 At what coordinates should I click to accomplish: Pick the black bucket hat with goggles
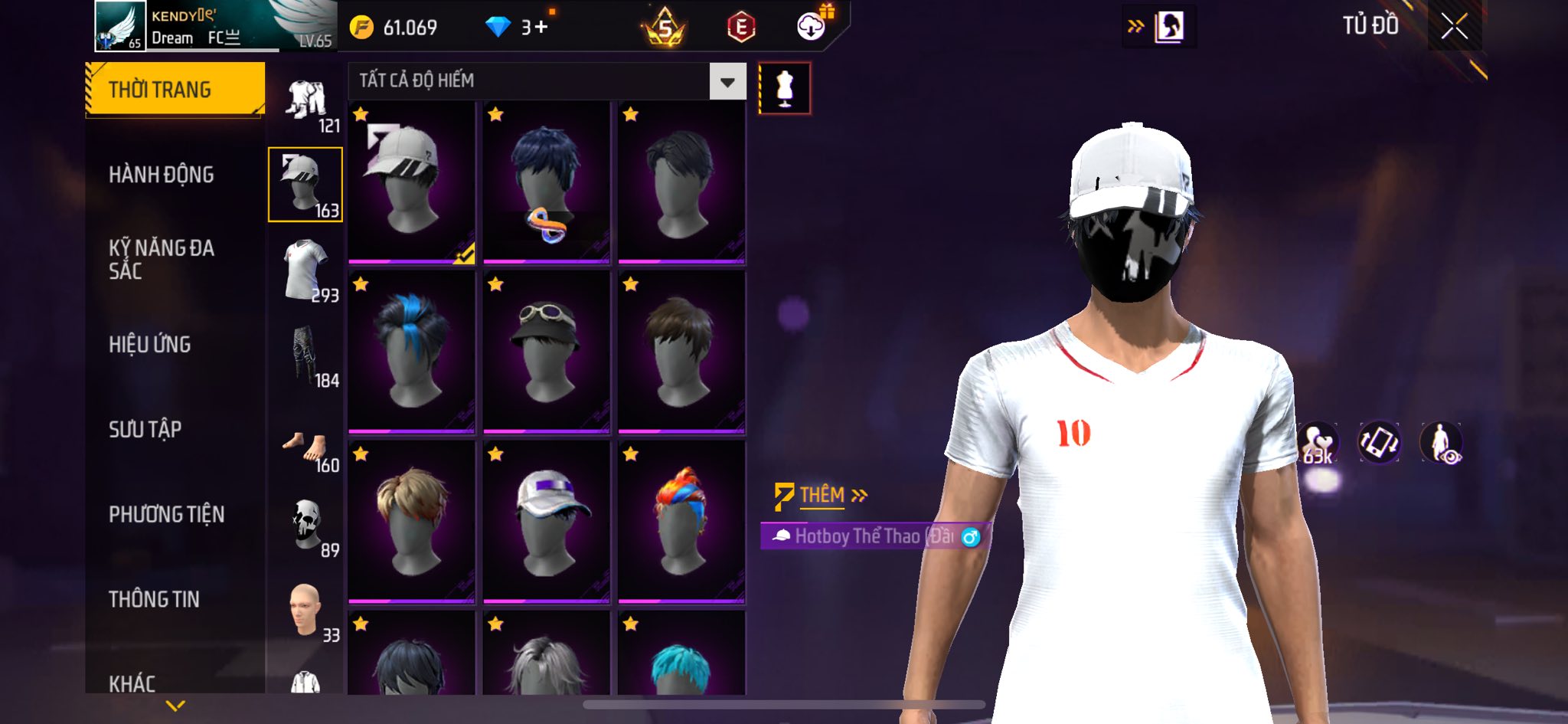click(546, 351)
